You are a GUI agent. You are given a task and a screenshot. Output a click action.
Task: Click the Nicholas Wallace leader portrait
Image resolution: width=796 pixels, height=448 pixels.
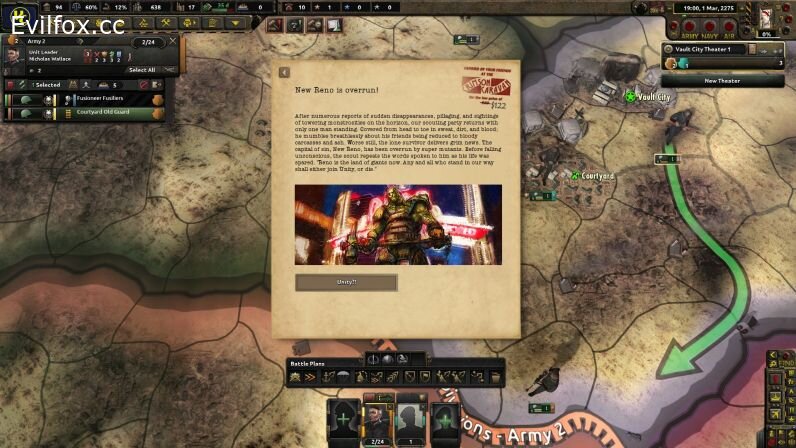14,59
